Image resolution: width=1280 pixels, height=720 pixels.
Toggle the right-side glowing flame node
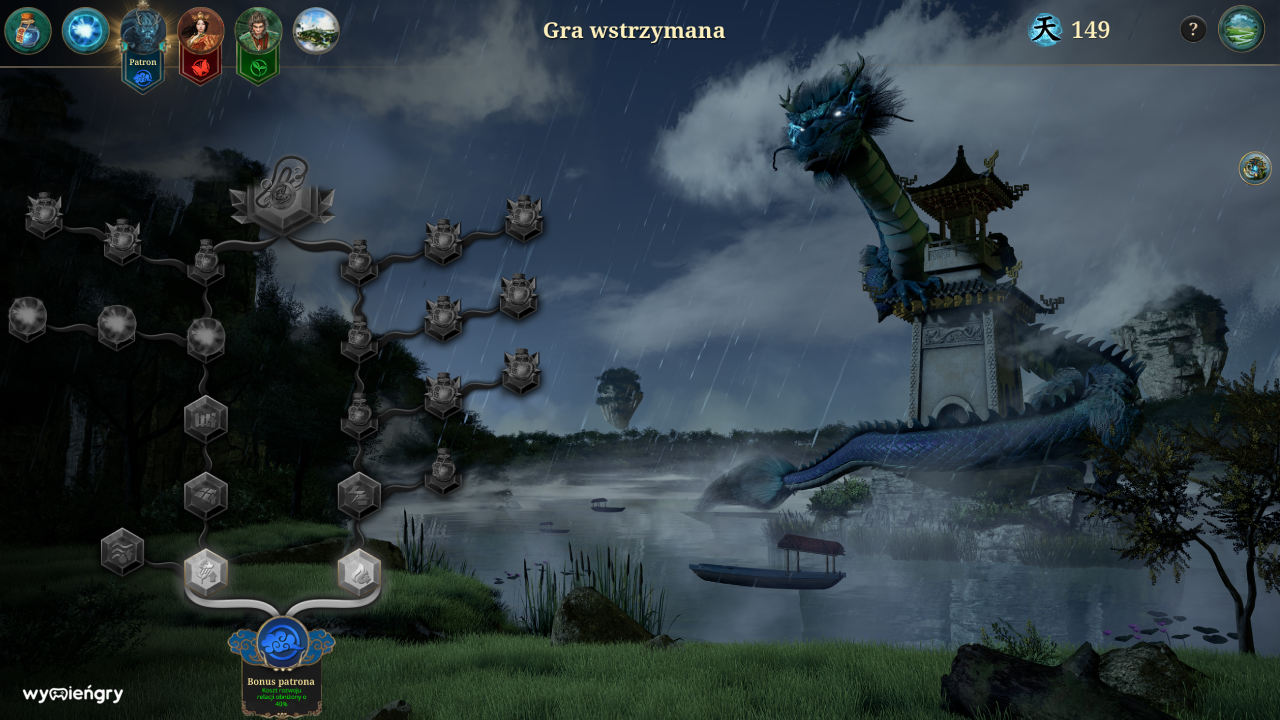pos(358,572)
